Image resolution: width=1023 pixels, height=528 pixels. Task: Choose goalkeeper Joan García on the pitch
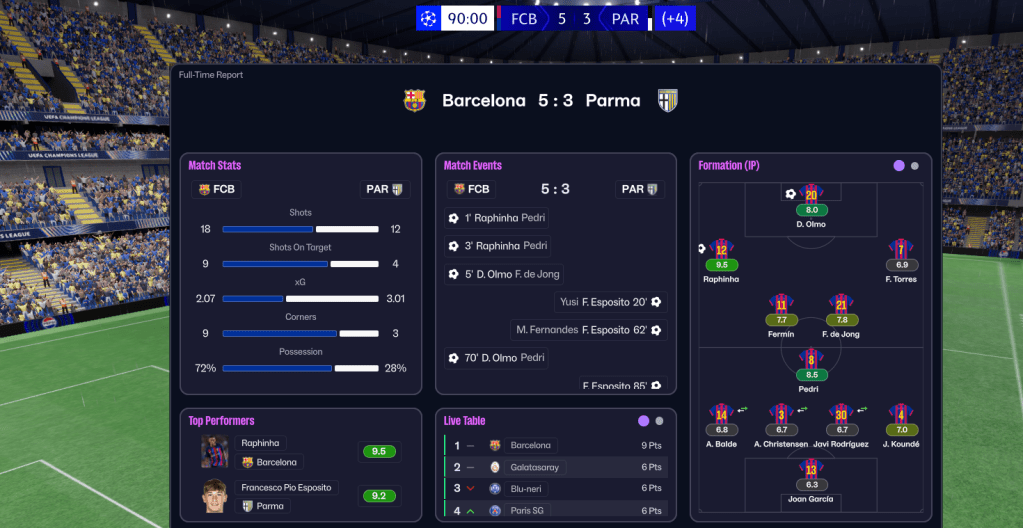(x=811, y=469)
